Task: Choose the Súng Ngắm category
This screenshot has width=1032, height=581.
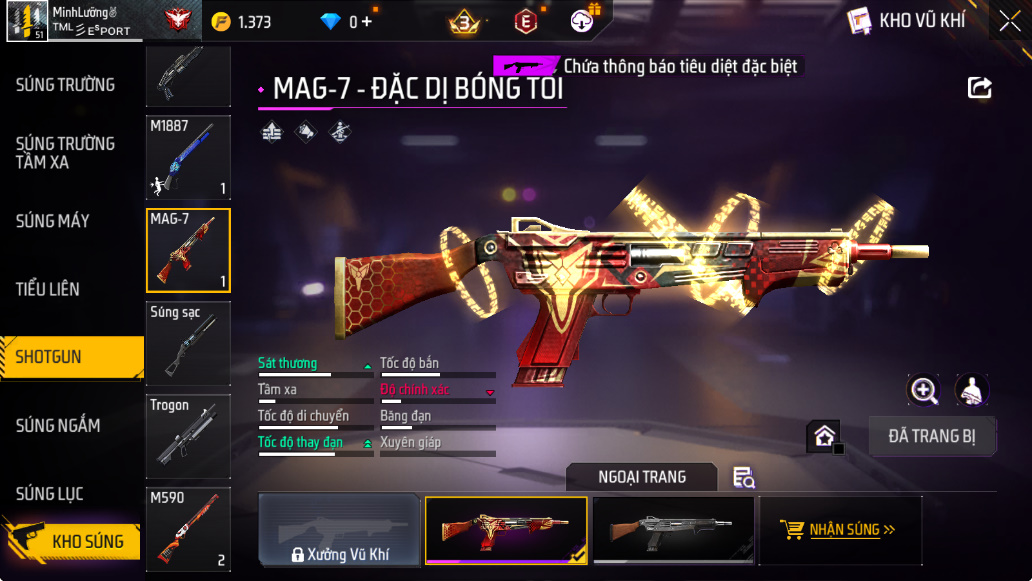Action: (x=58, y=426)
